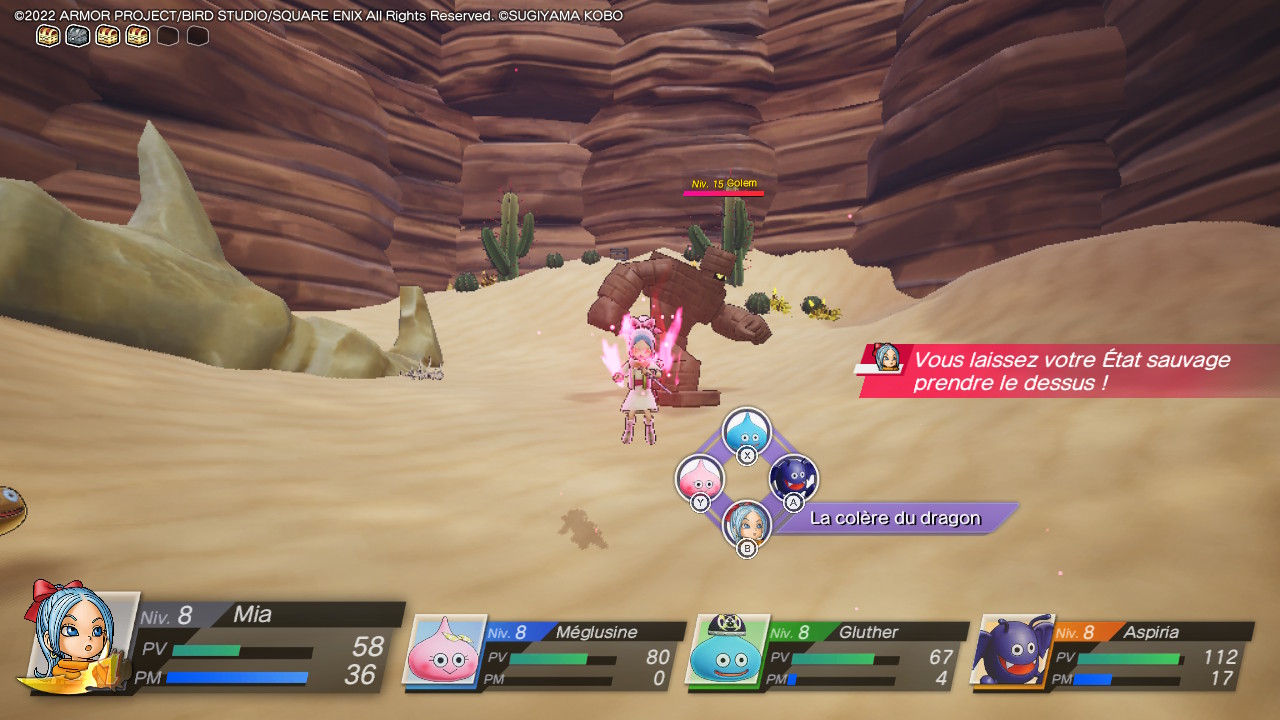Select the grey treasure chest icon

coord(75,35)
